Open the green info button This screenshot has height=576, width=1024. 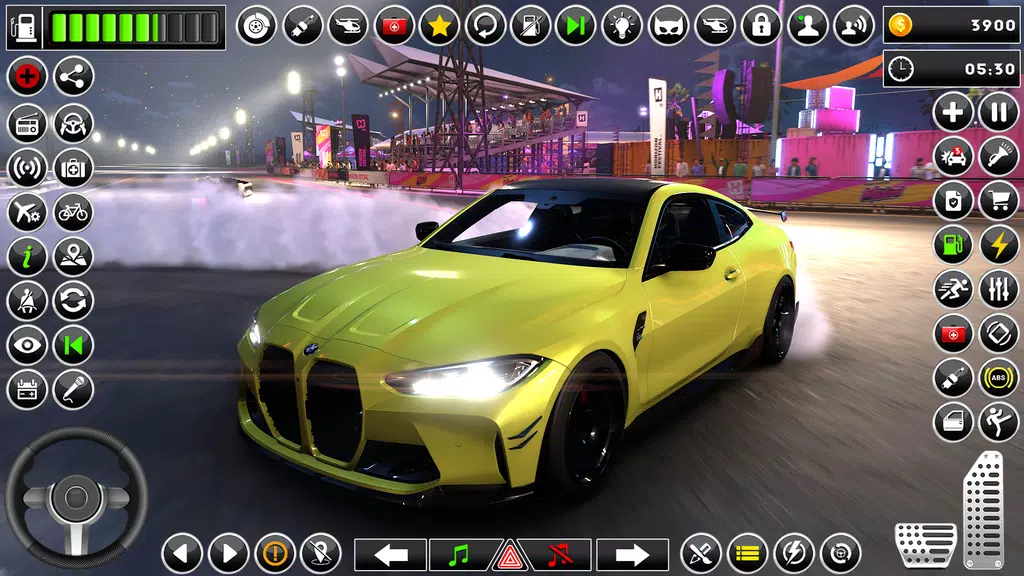click(27, 257)
